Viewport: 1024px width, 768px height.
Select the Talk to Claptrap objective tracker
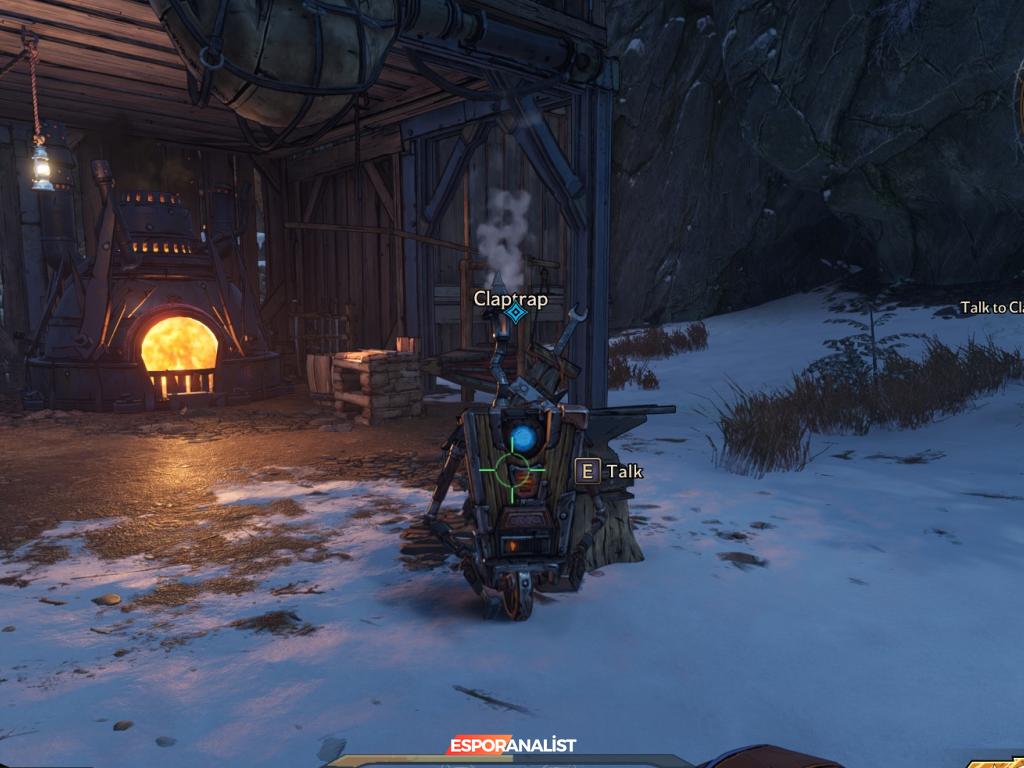(x=991, y=307)
